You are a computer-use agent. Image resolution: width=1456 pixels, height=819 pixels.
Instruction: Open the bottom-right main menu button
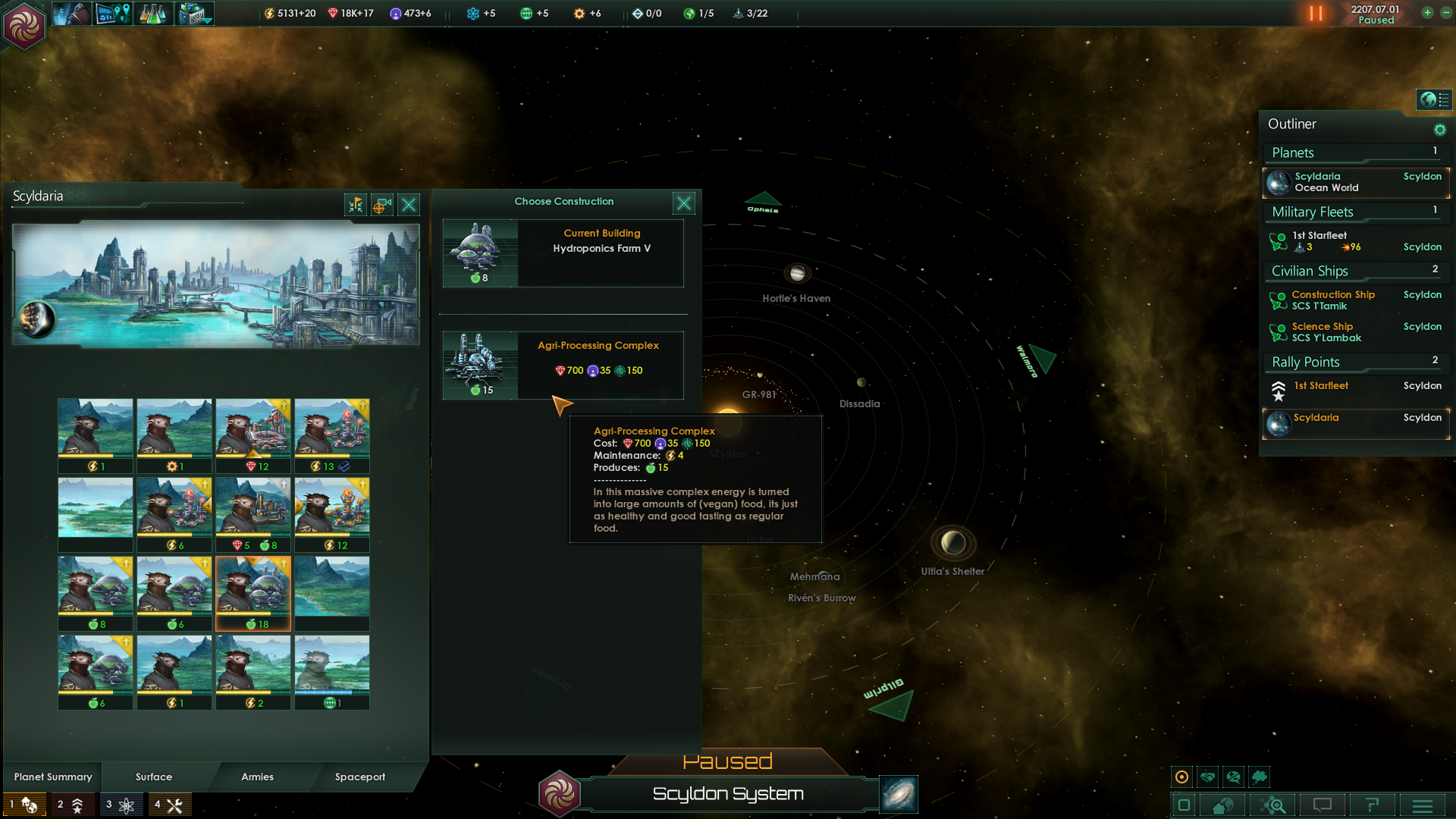(1423, 805)
